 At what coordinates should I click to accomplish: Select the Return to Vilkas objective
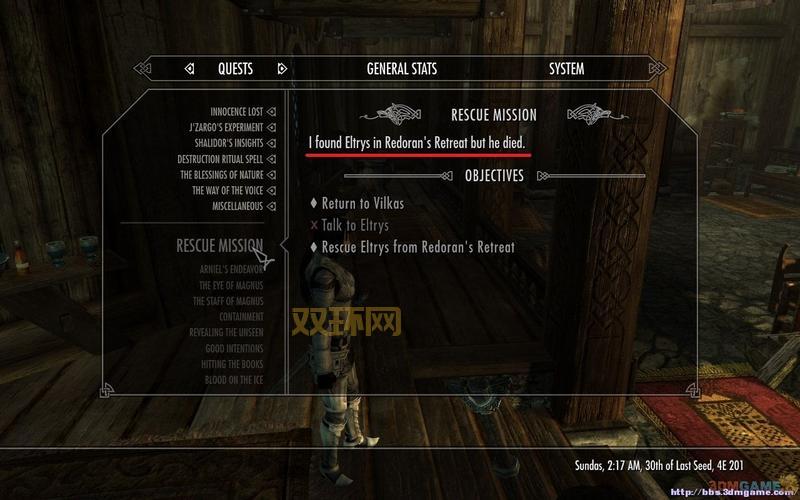point(363,204)
